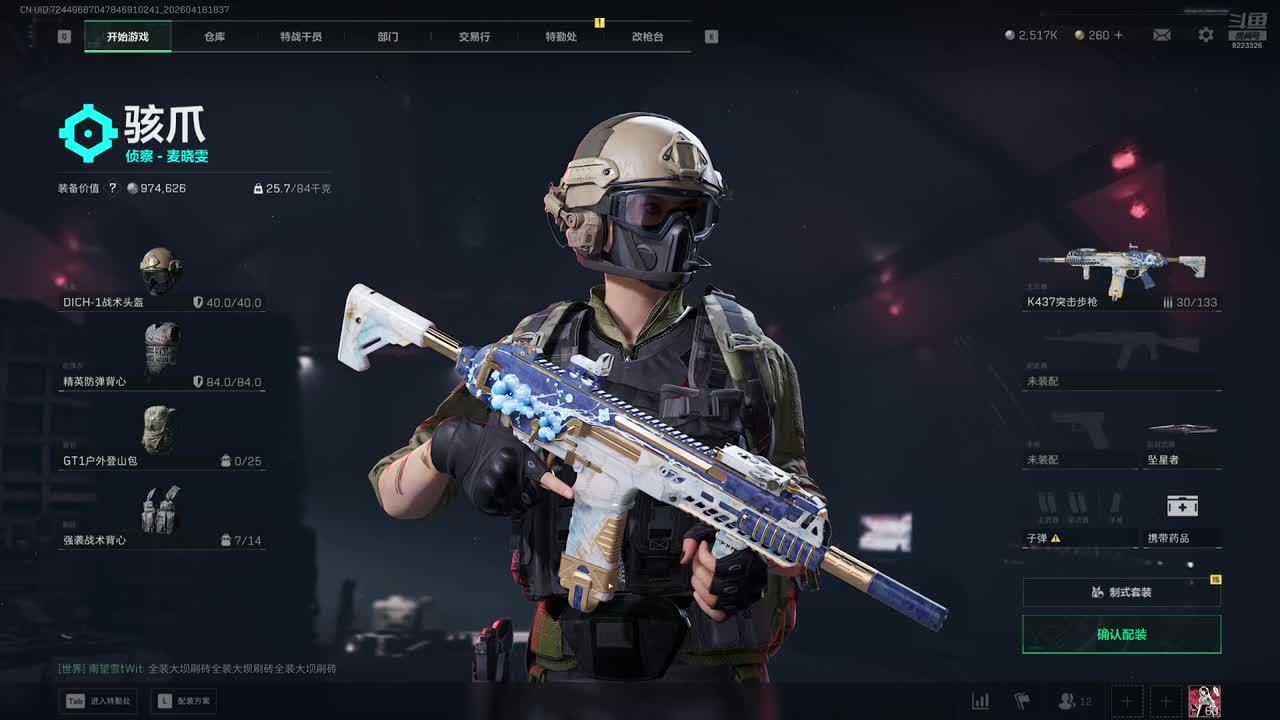This screenshot has width=1280, height=720.
Task: Open the 制式套装 preset loadouts
Action: [x=1121, y=592]
